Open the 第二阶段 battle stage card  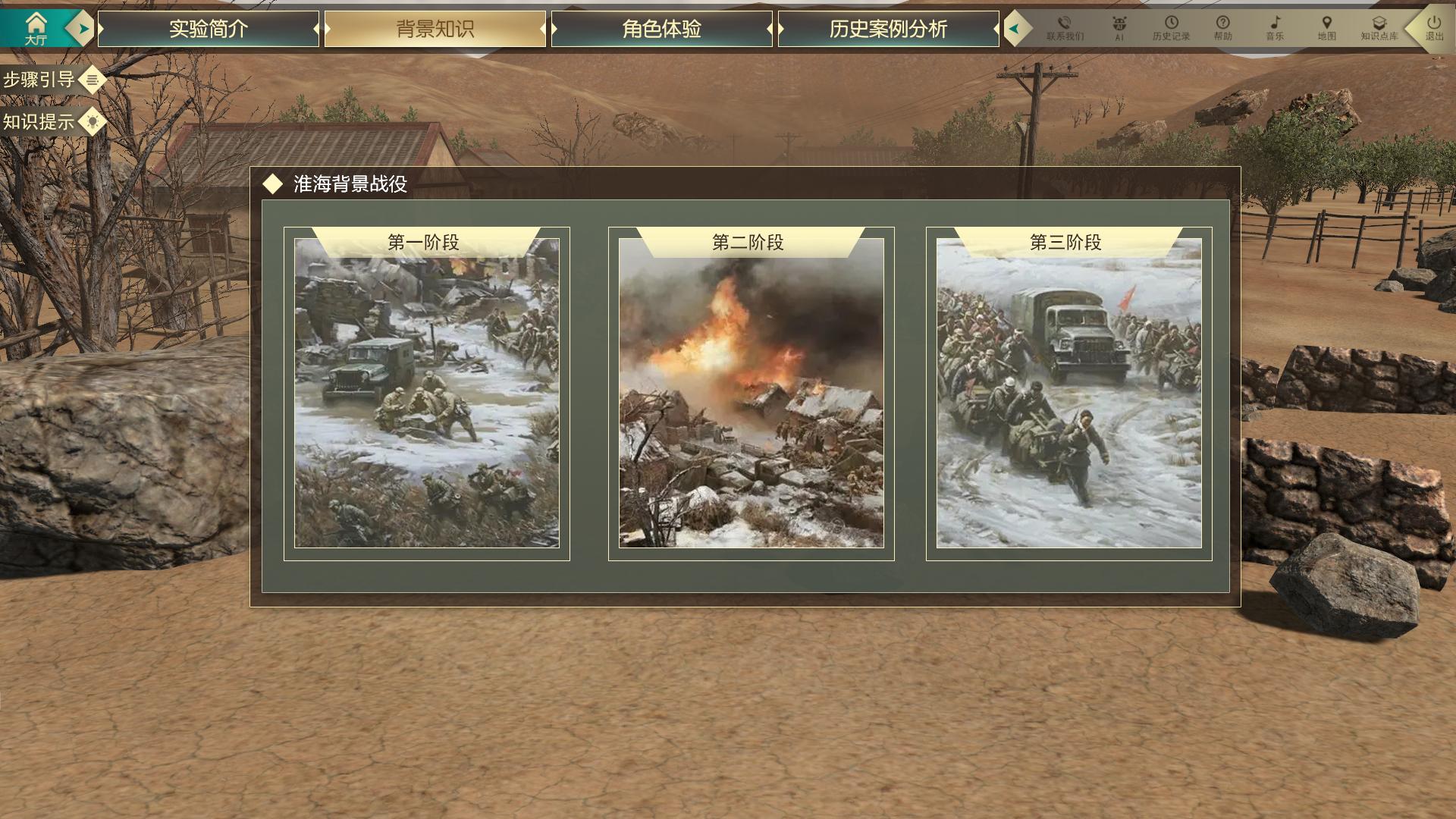click(751, 393)
